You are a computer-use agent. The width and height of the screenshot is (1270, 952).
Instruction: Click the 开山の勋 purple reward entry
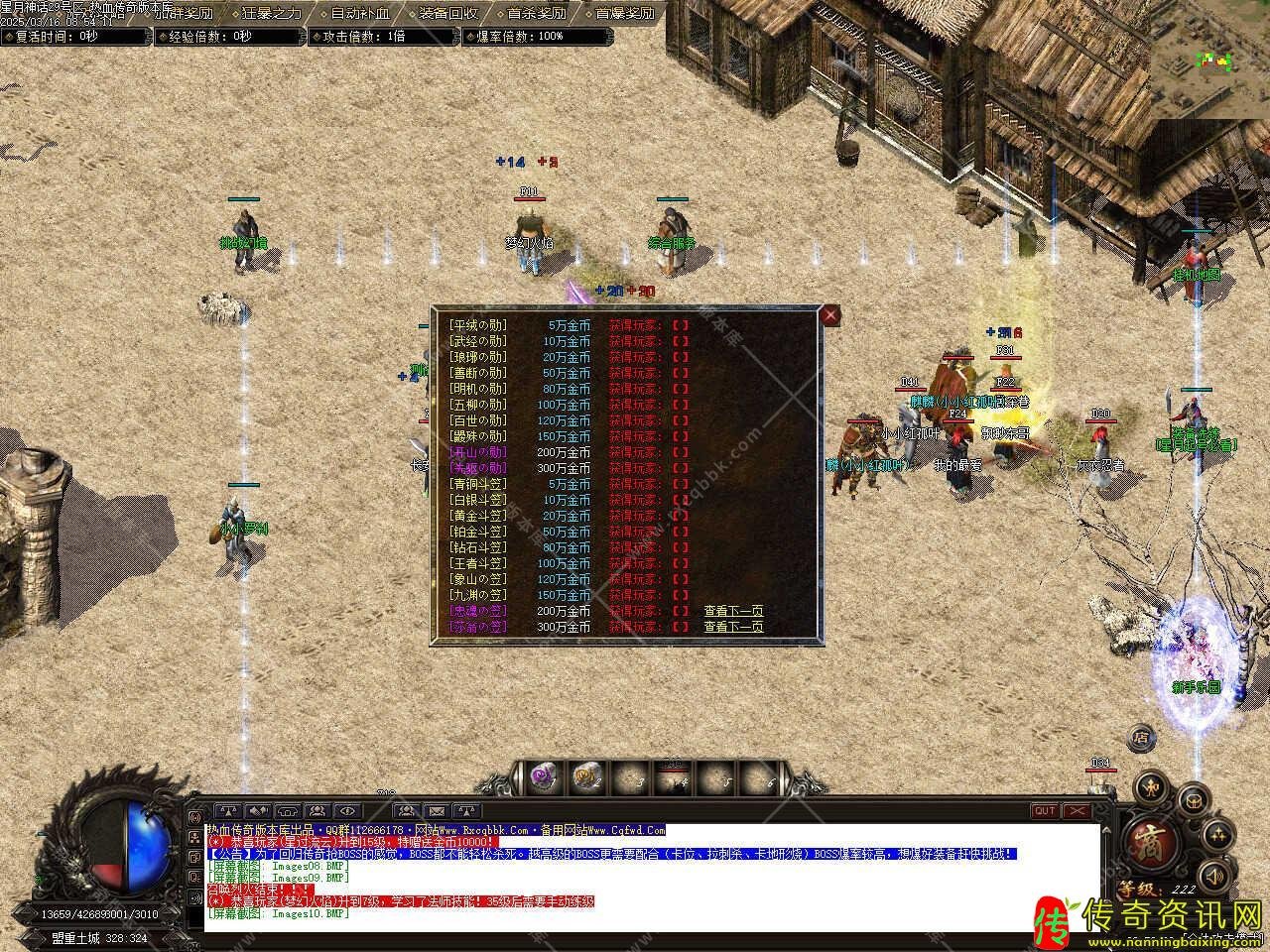pos(477,452)
